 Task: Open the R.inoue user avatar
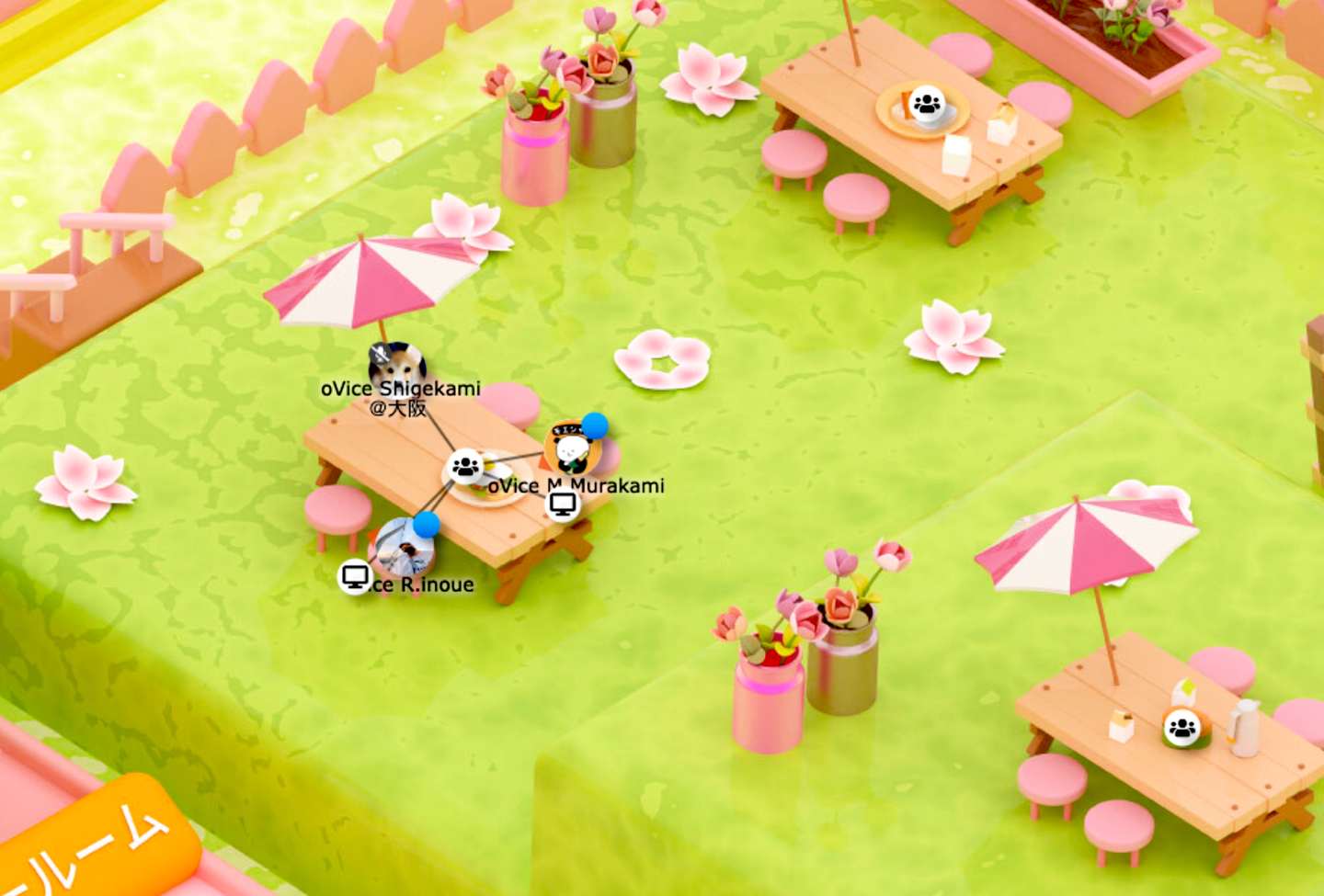click(405, 548)
